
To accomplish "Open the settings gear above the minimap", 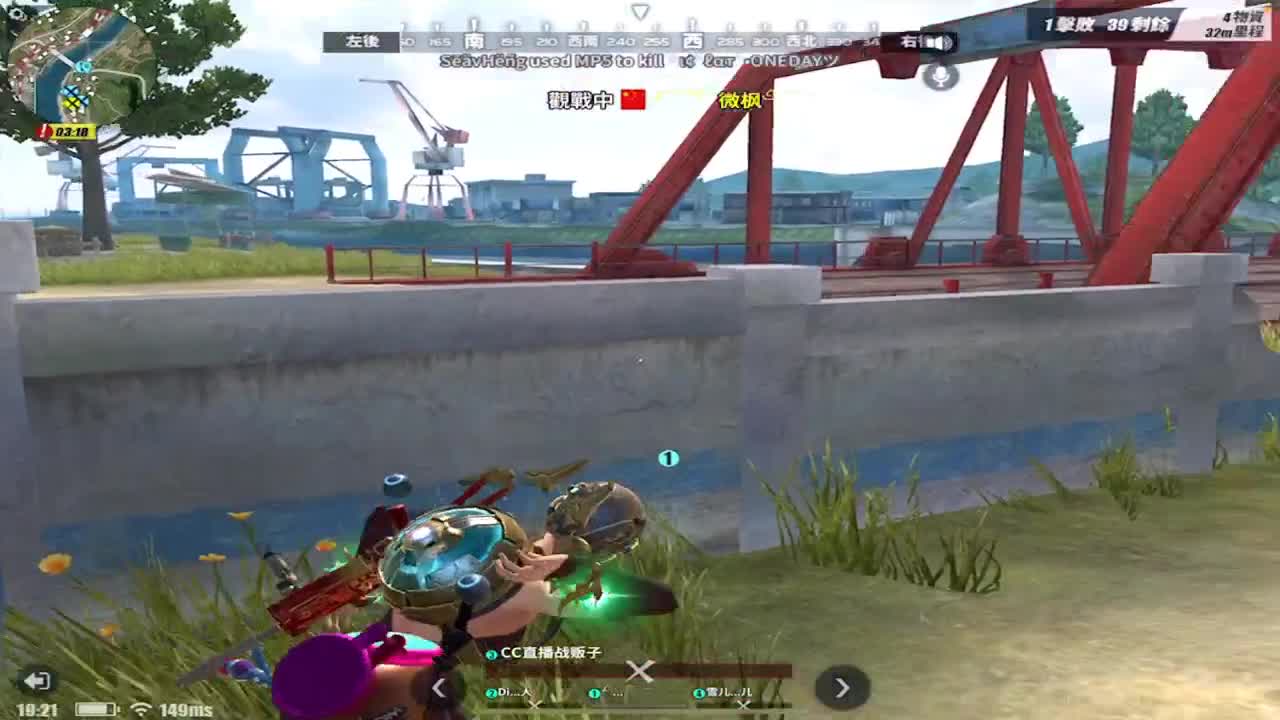I will 16,12.
